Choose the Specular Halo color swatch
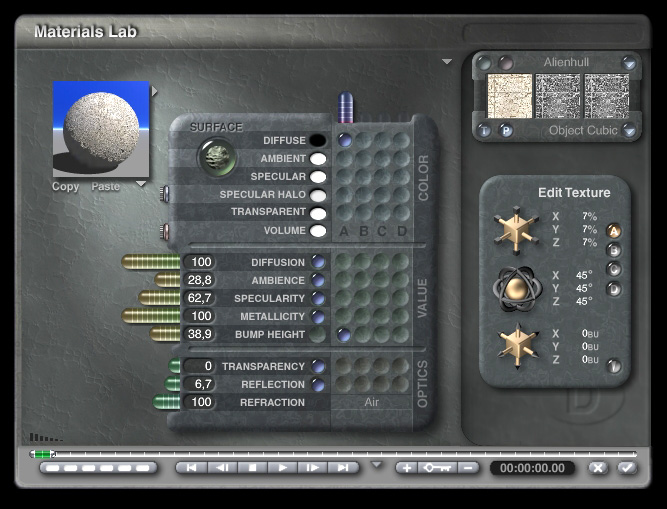This screenshot has height=509, width=667. [318, 195]
